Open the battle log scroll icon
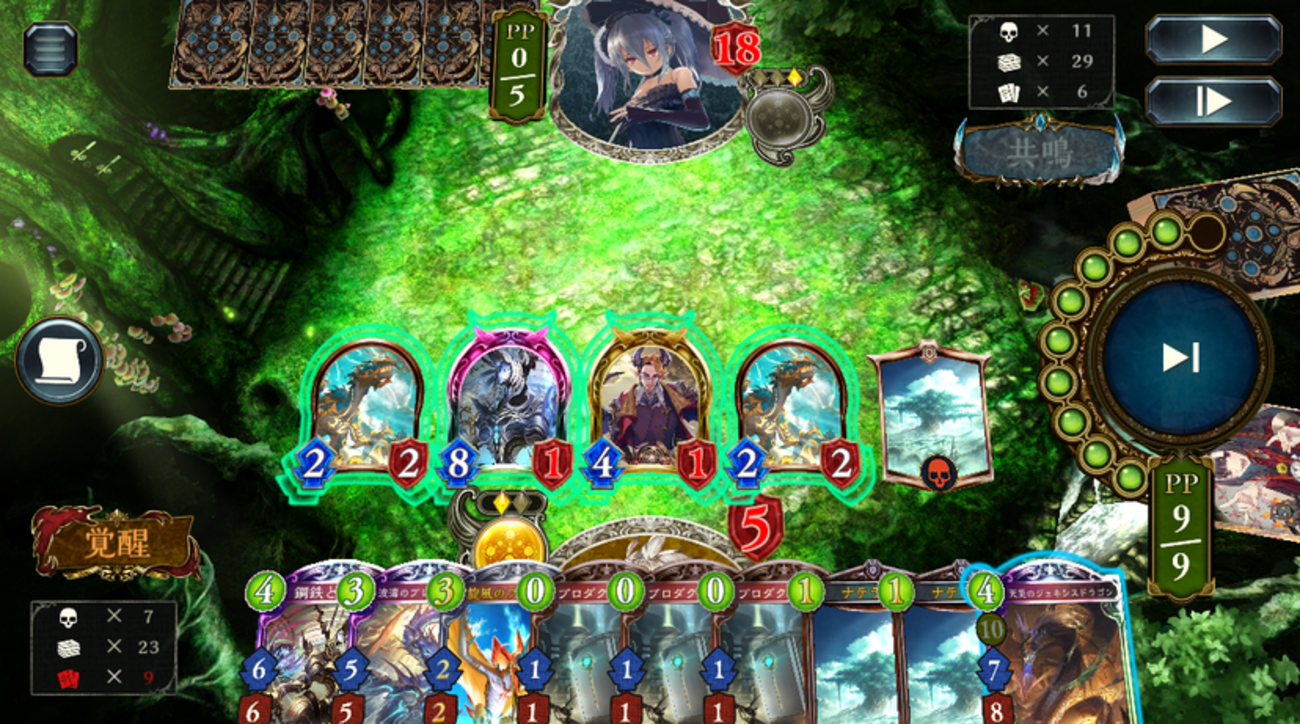This screenshot has height=724, width=1300. 59,360
